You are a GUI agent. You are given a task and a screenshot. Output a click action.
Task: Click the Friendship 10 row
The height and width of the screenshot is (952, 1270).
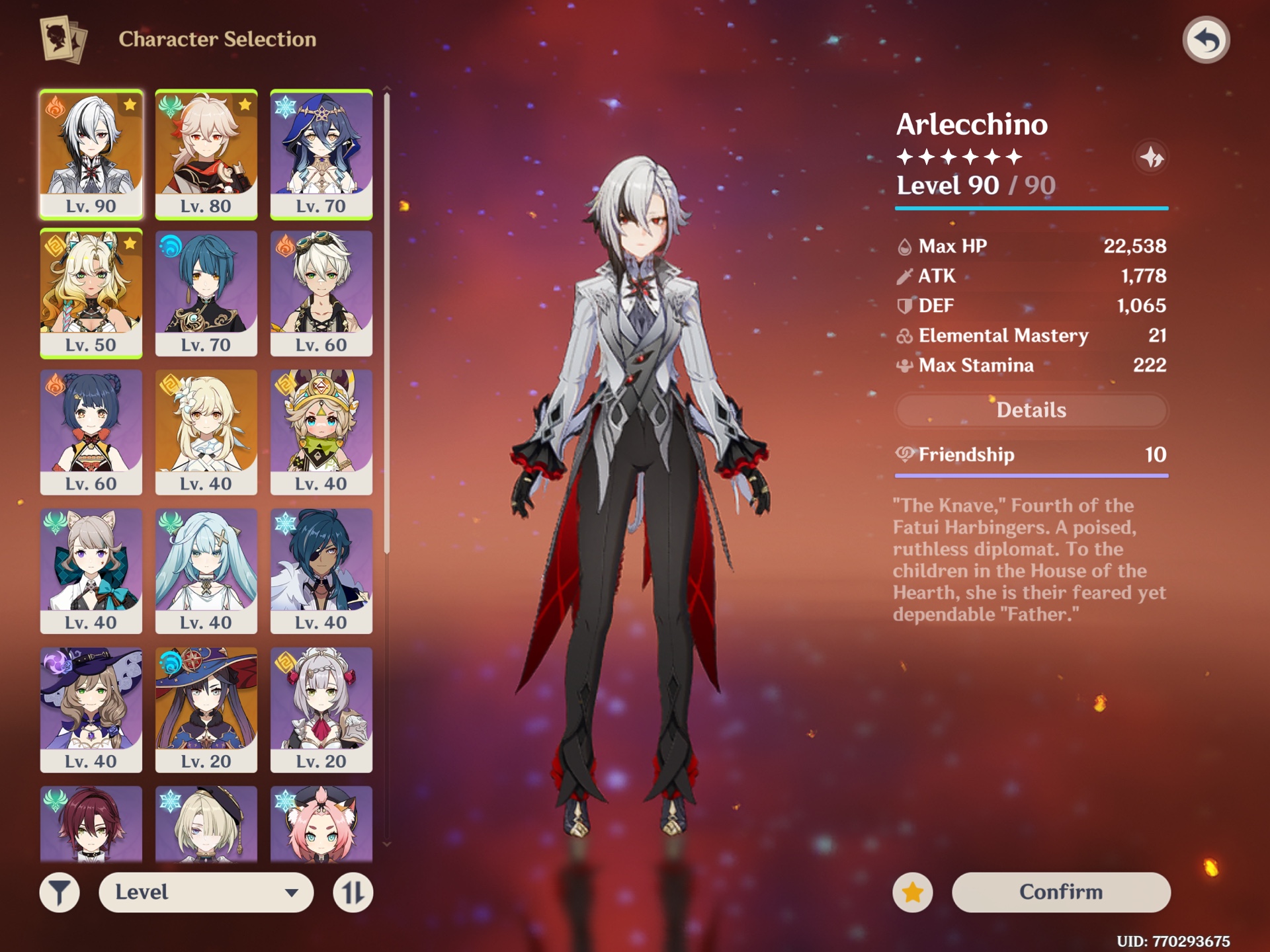point(1031,455)
